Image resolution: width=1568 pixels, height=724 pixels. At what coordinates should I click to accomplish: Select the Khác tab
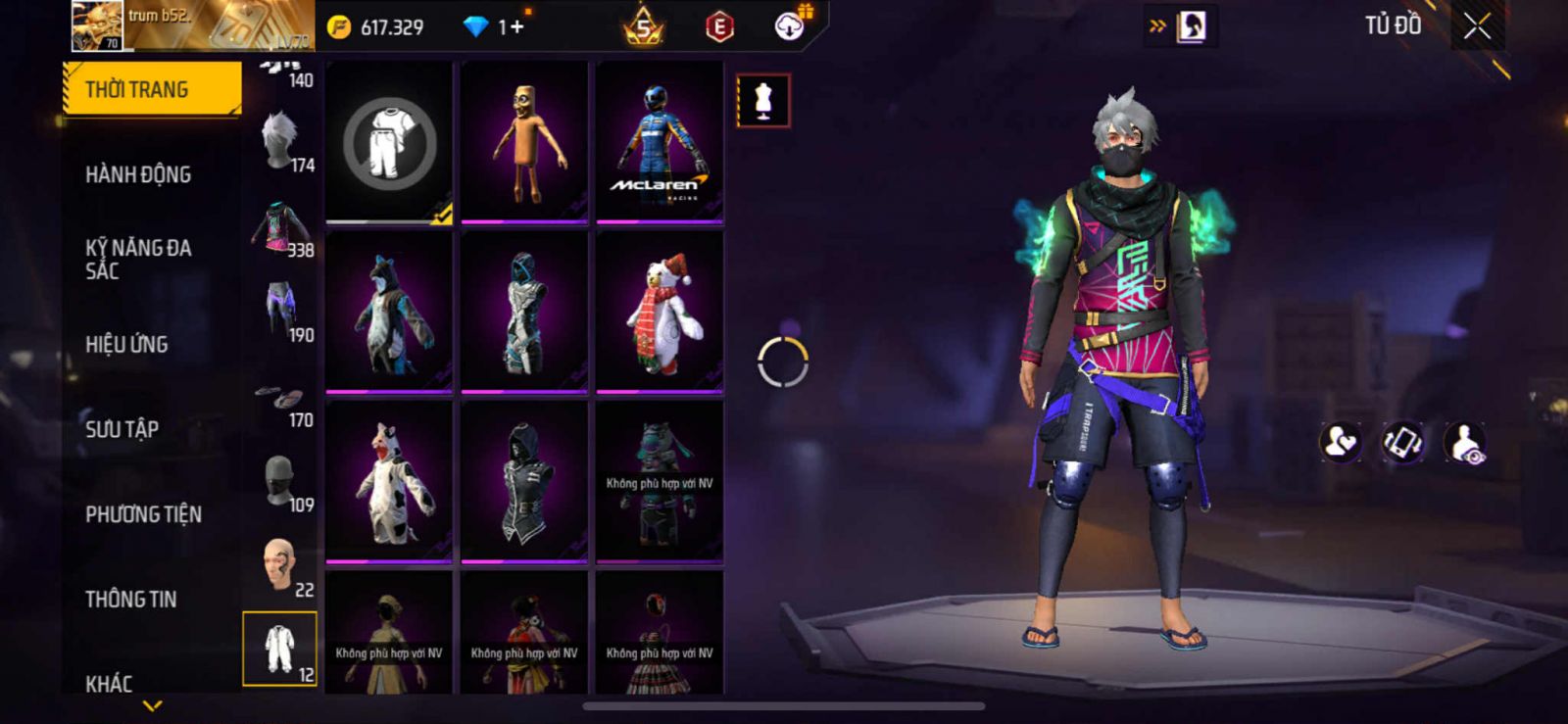[109, 683]
